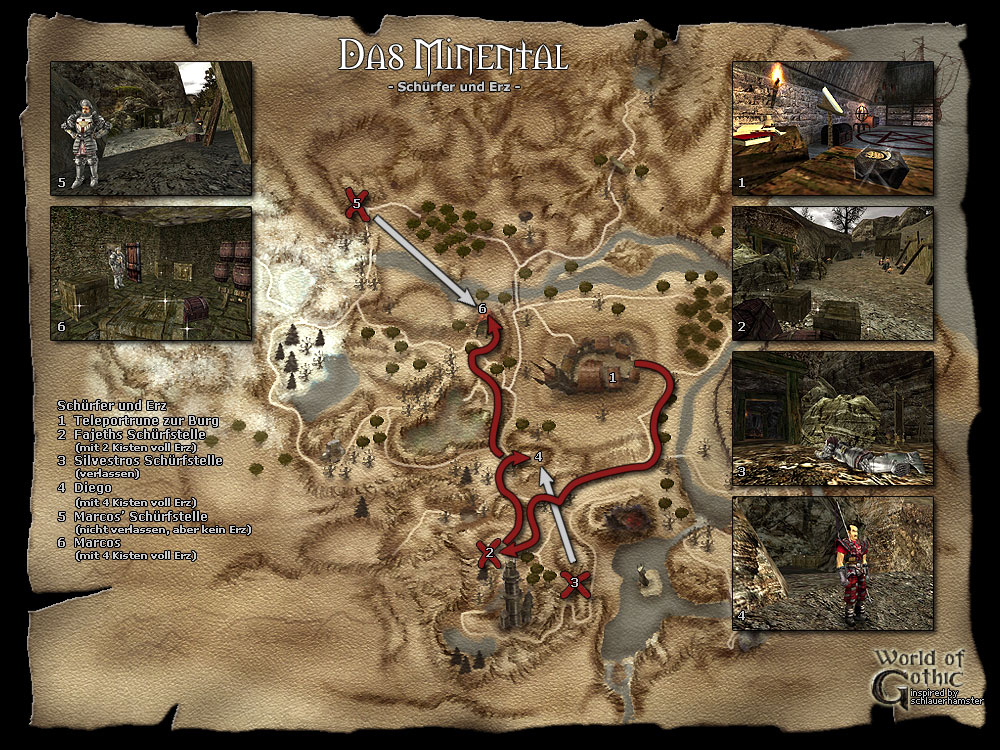Select legend entry Teleportrune zur Burg
This screenshot has height=750, width=1000.
(x=144, y=421)
